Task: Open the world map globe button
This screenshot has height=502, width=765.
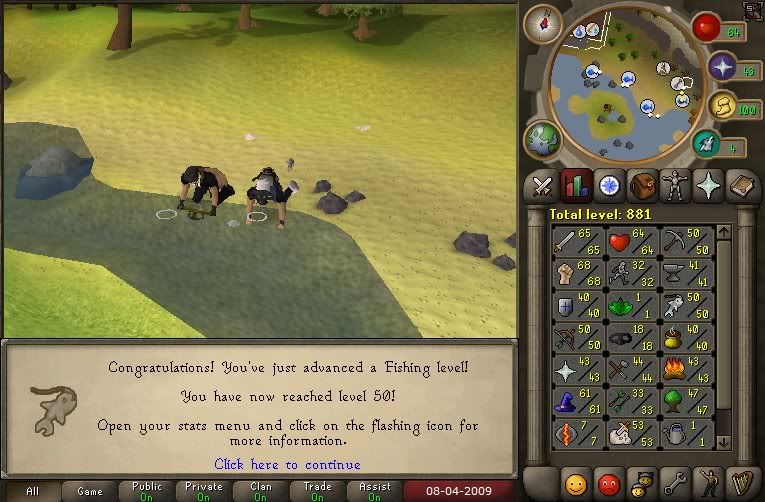Action: coord(542,140)
